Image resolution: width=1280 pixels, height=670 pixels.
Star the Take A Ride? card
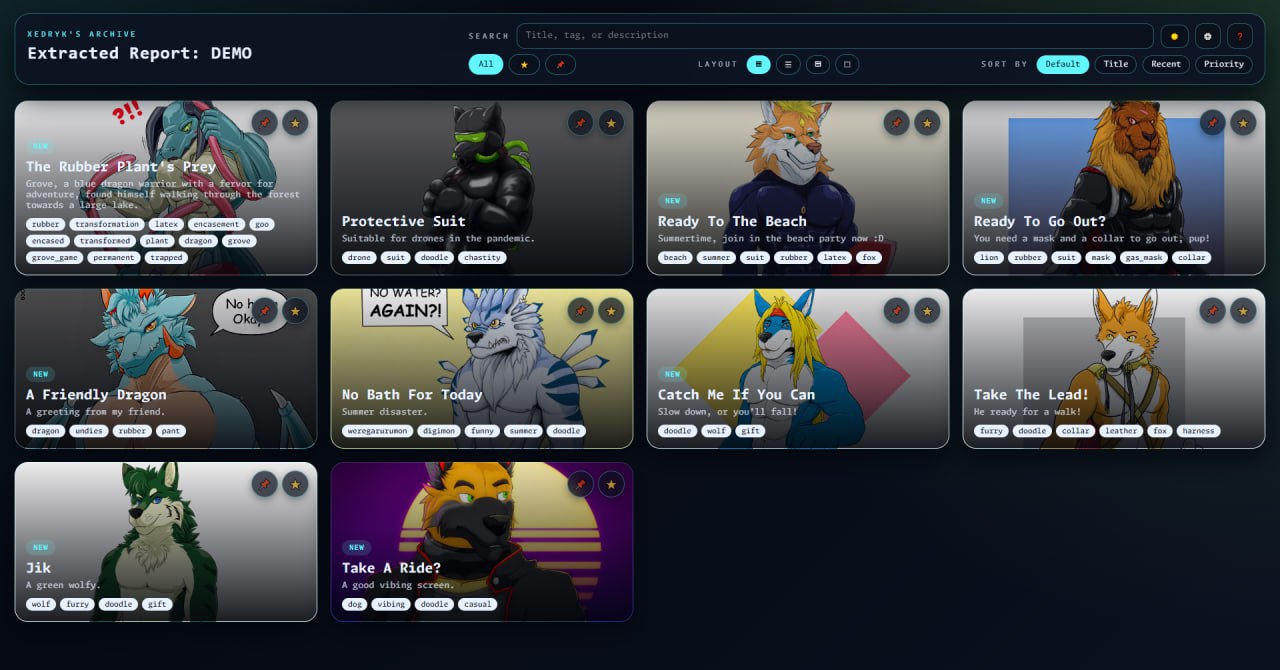coord(611,484)
